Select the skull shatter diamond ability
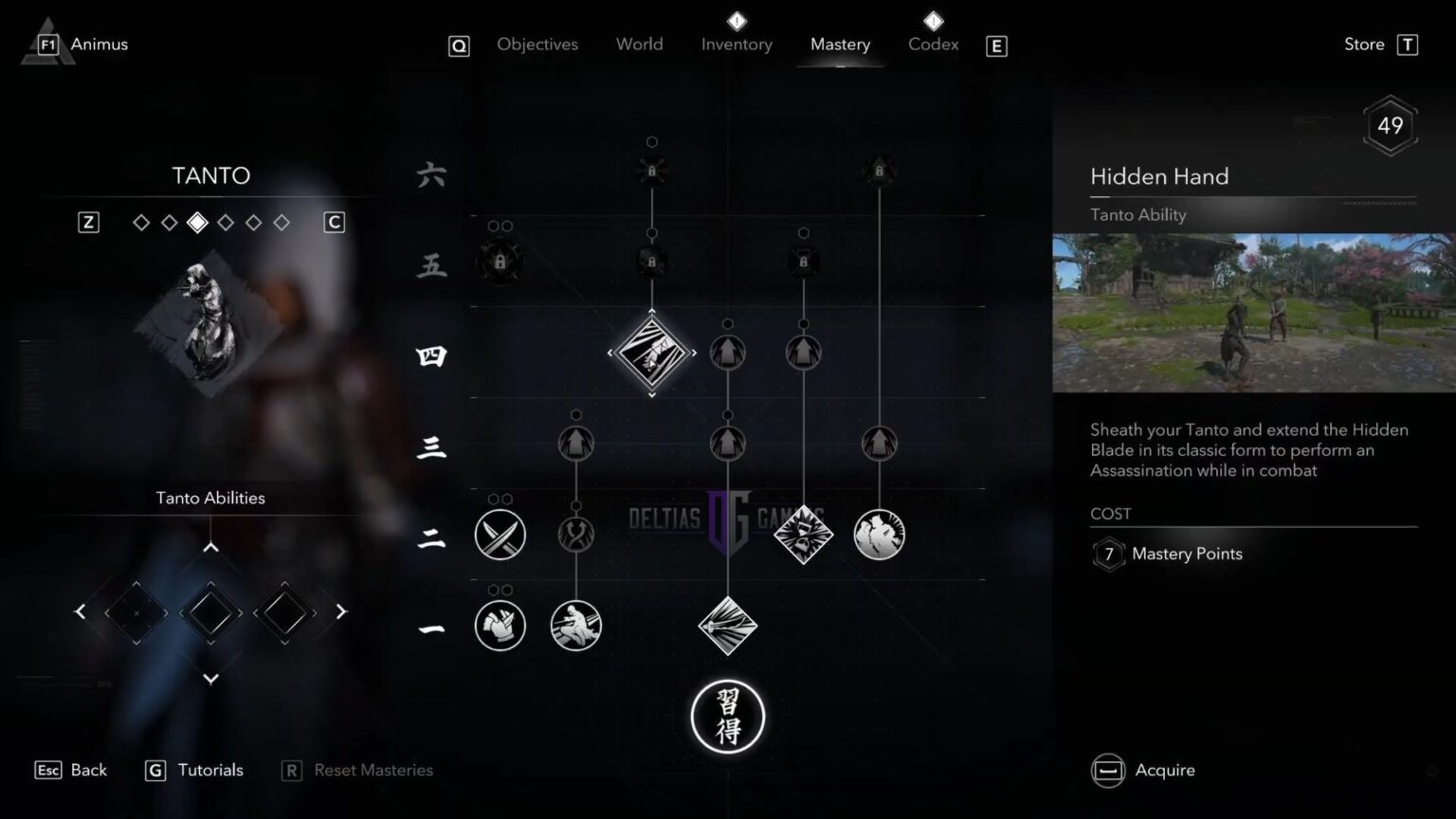Screen dimensions: 1456x819 pos(804,535)
